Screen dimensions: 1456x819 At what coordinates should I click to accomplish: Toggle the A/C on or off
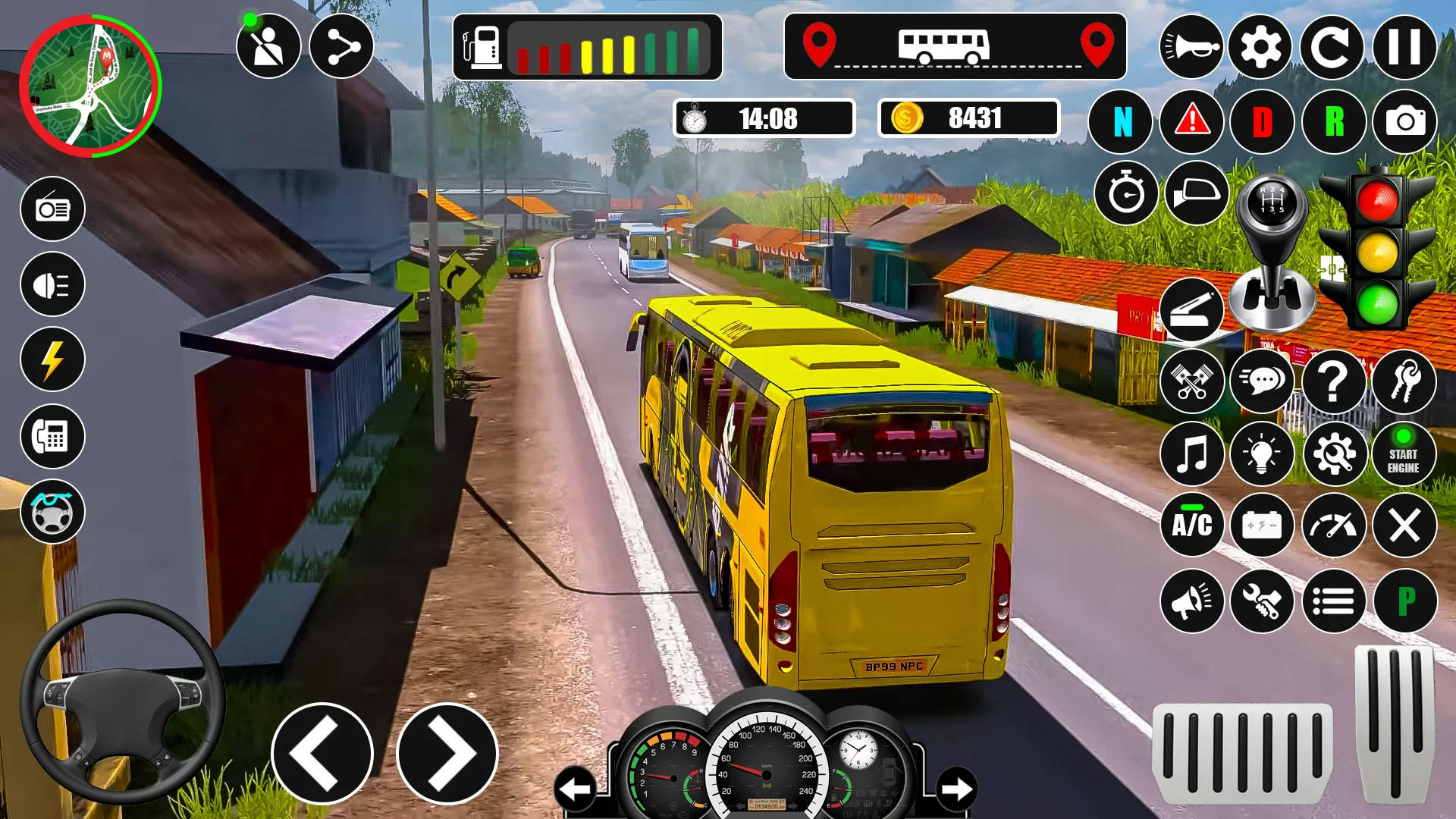click(1192, 524)
